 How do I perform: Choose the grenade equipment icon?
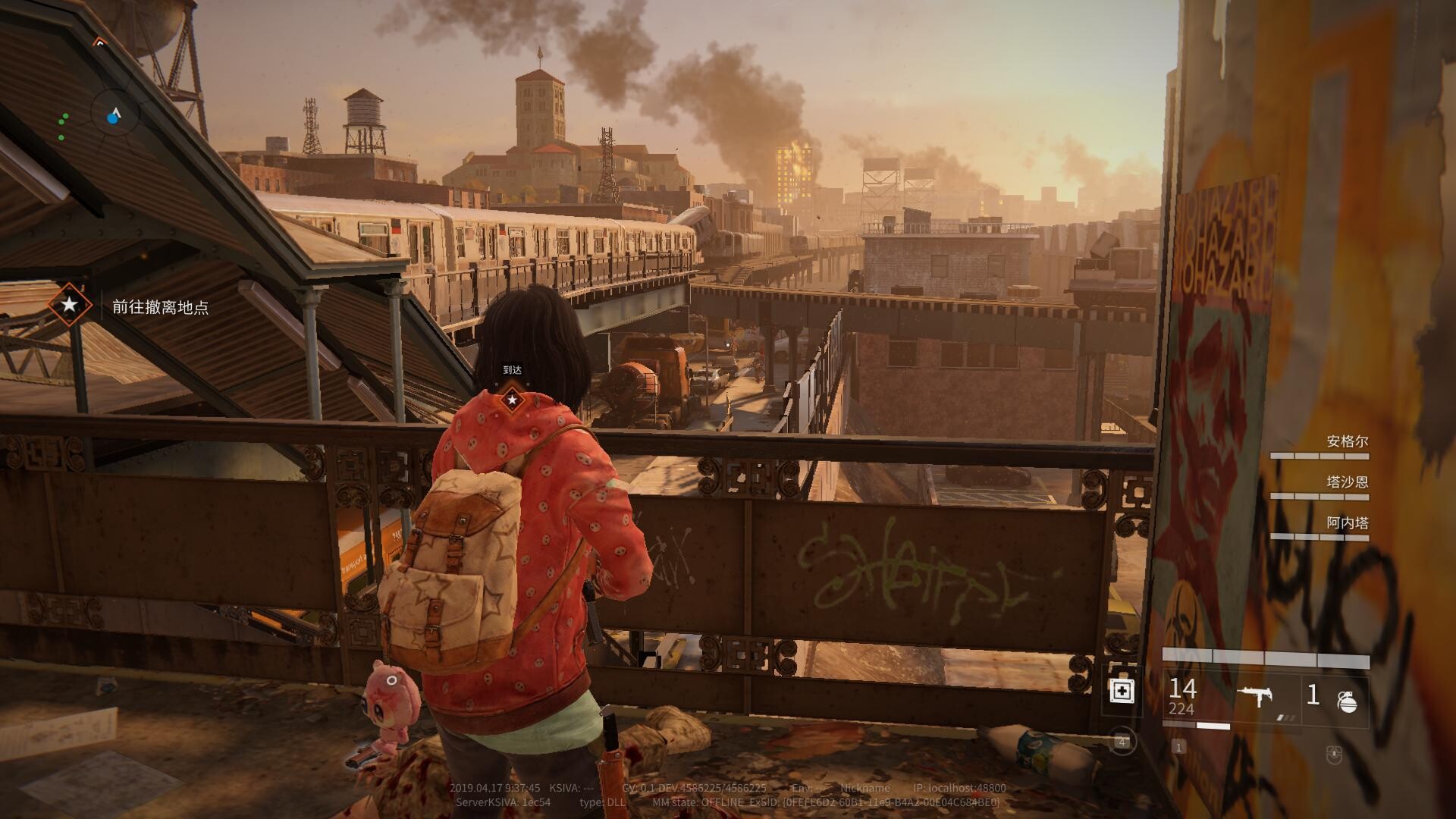click(1347, 701)
